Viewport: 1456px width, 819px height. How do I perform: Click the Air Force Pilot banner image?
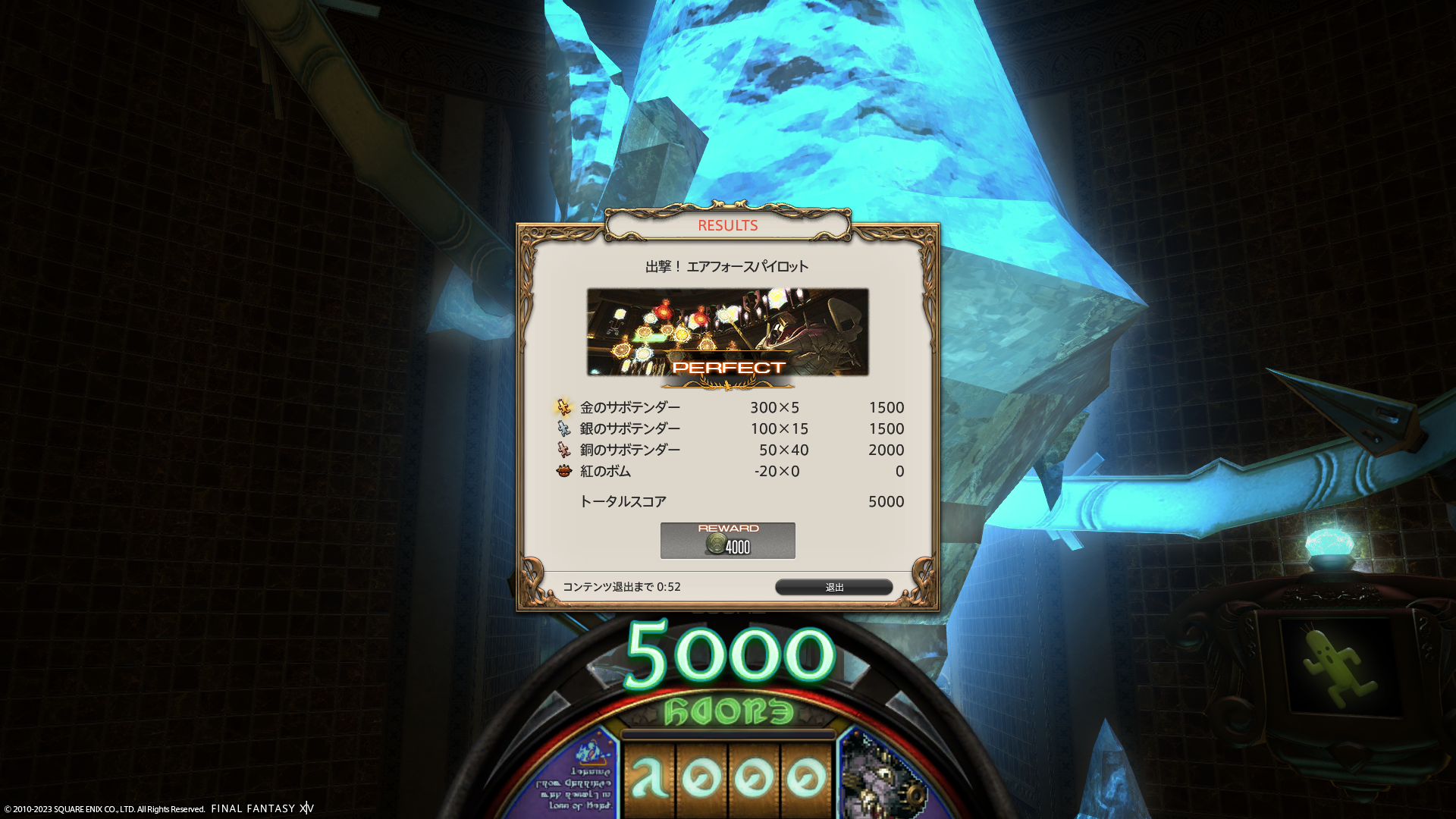(727, 331)
